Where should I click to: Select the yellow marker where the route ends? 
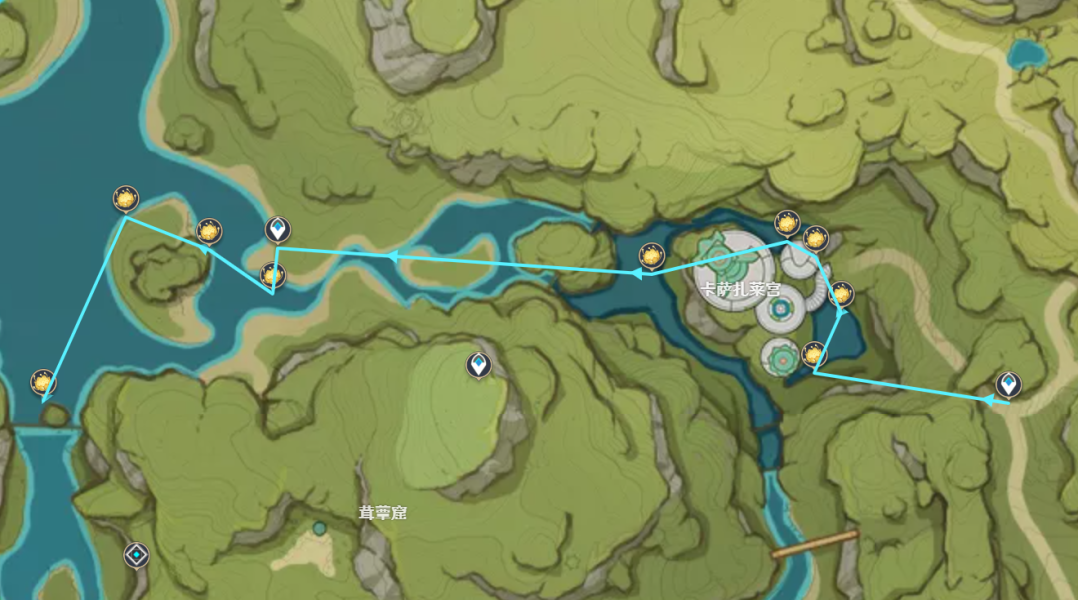(x=42, y=381)
